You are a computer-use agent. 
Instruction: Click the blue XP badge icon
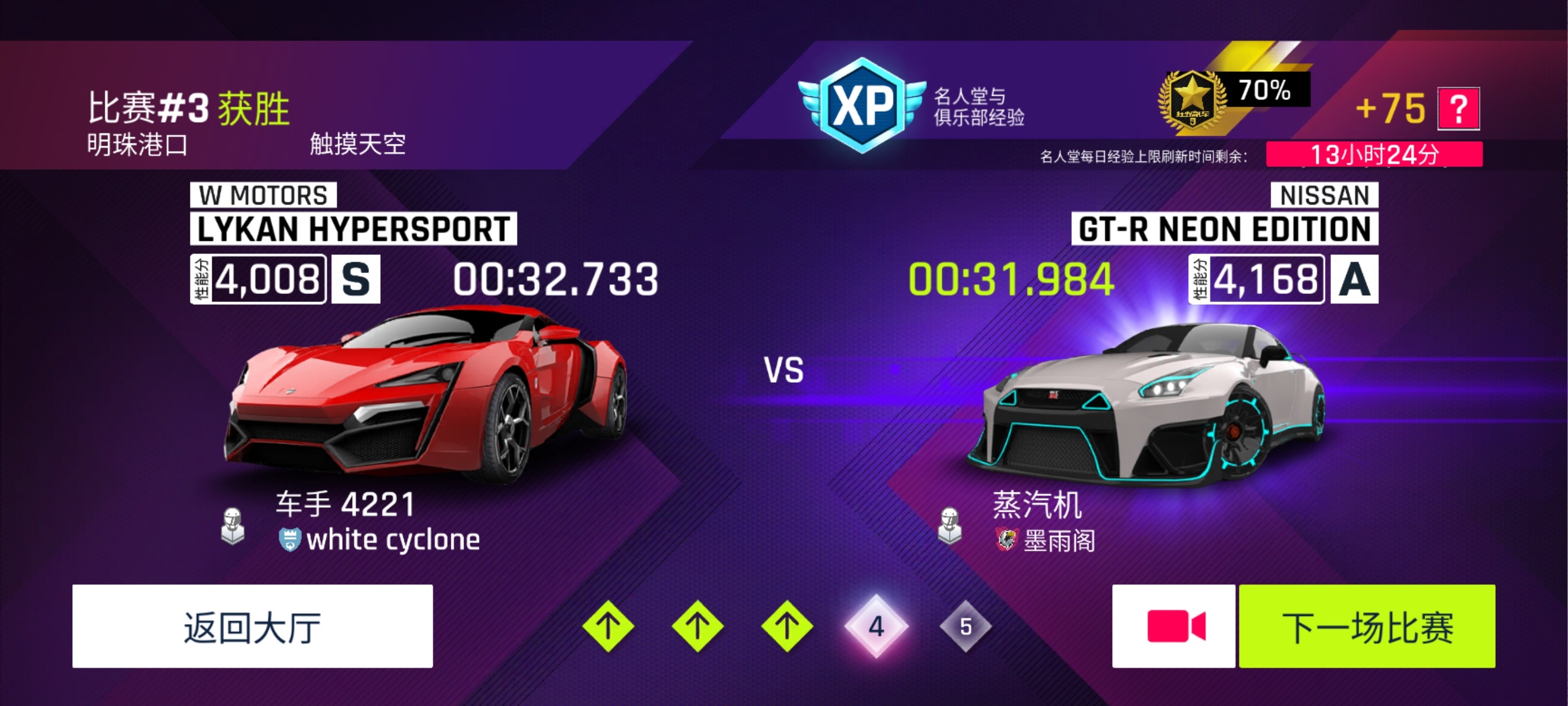pos(862,104)
